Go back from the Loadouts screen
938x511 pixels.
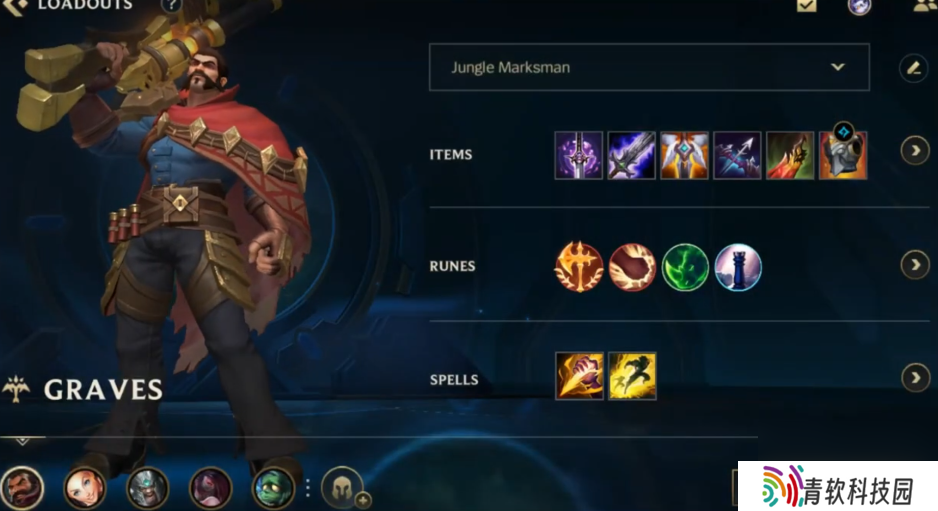tap(16, 6)
